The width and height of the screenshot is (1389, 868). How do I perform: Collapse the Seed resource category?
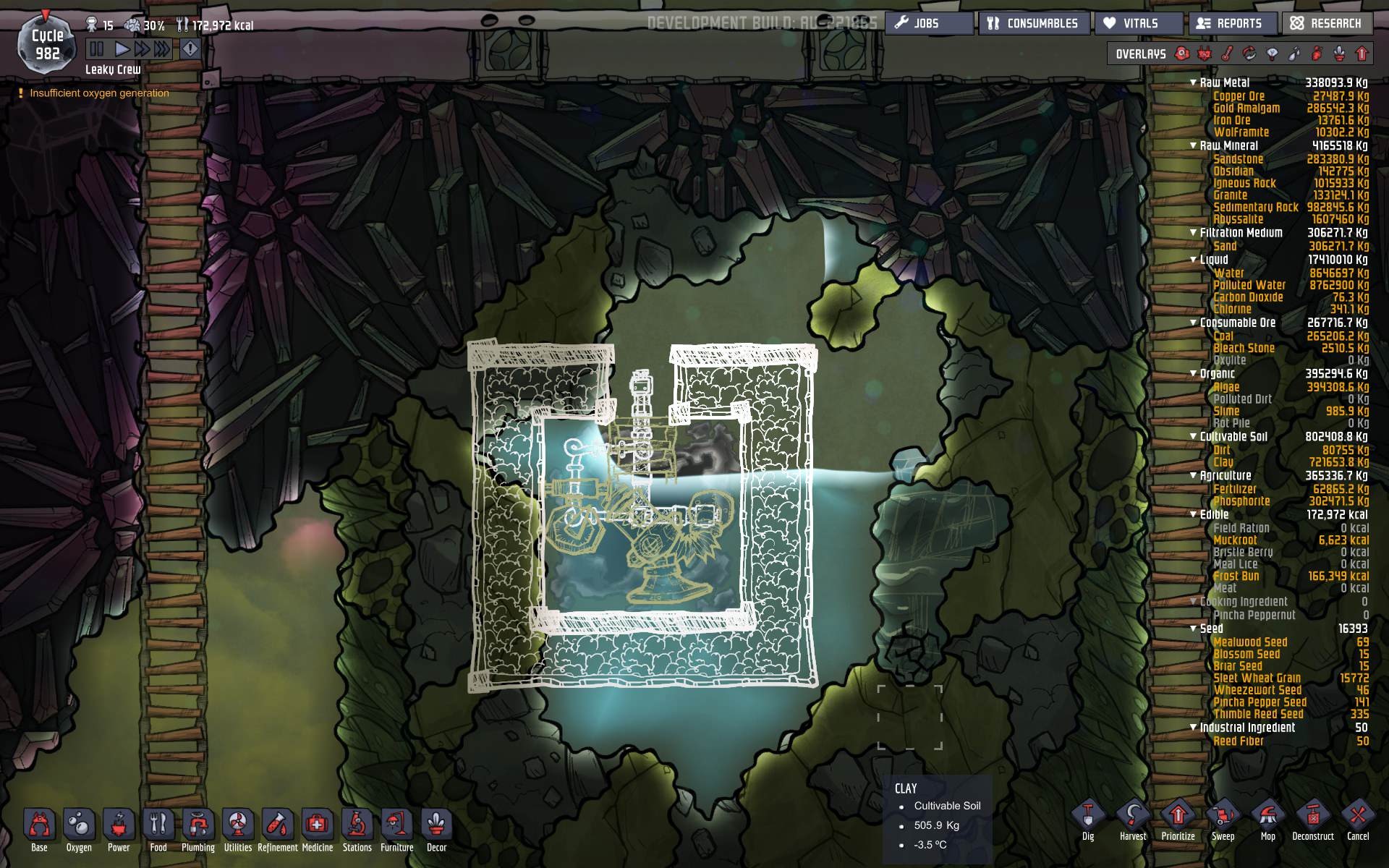(1194, 629)
